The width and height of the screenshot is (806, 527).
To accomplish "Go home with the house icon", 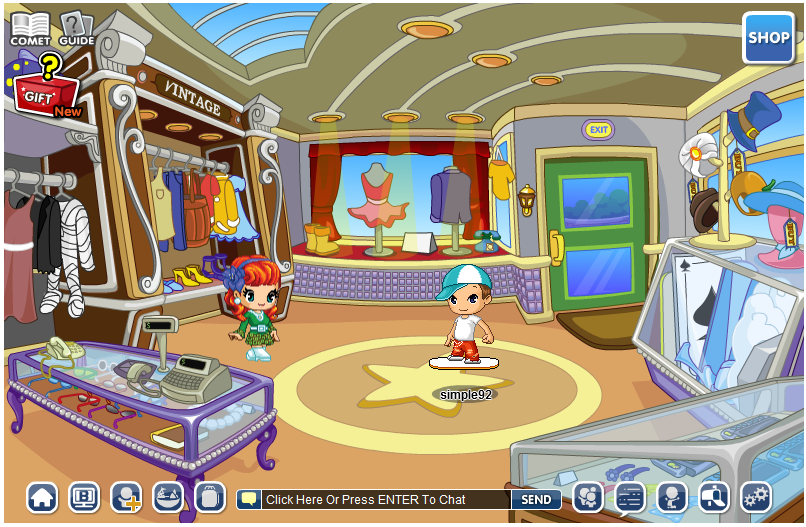I will 42,497.
